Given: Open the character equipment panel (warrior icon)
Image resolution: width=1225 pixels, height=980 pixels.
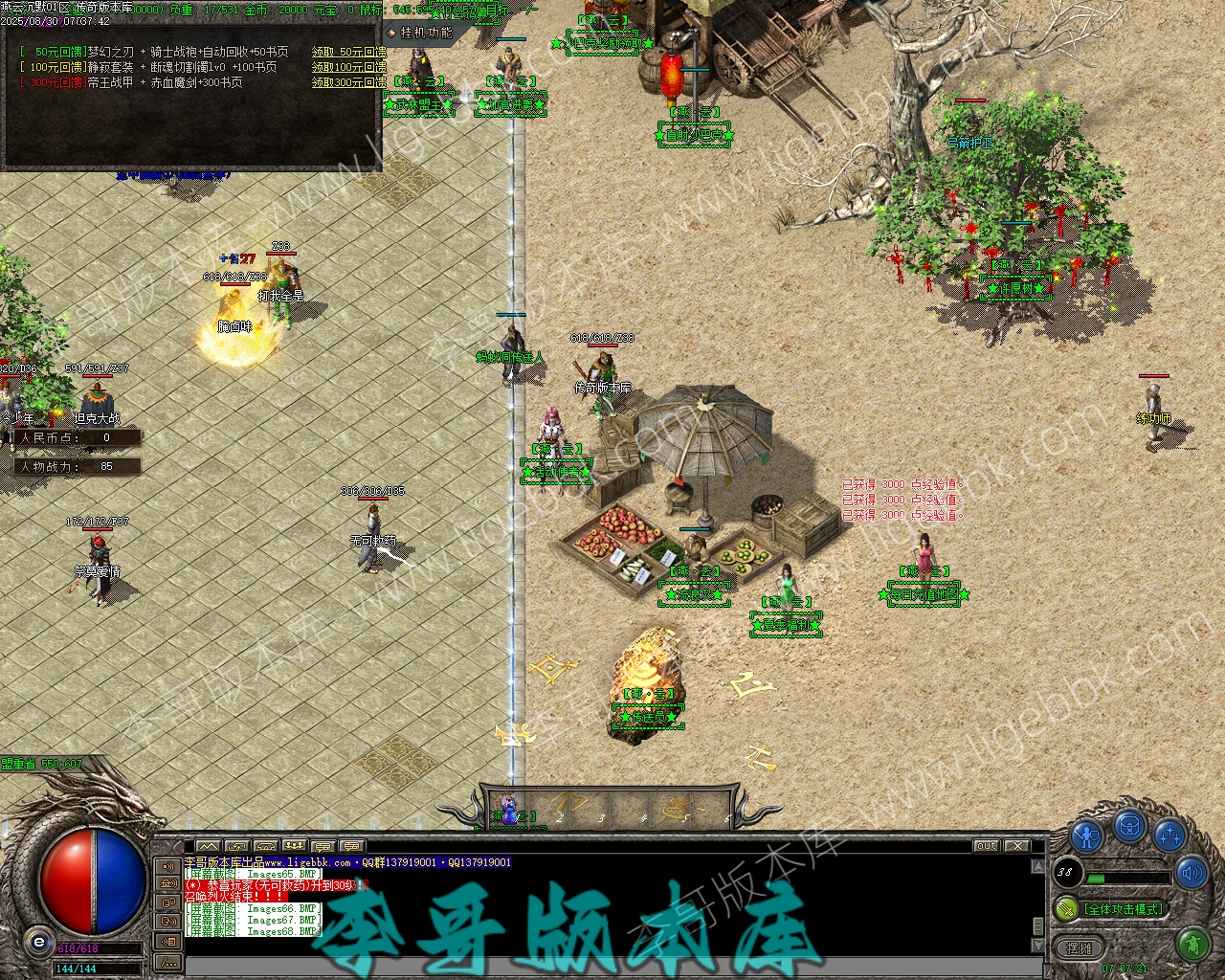Looking at the screenshot, I should [1086, 835].
